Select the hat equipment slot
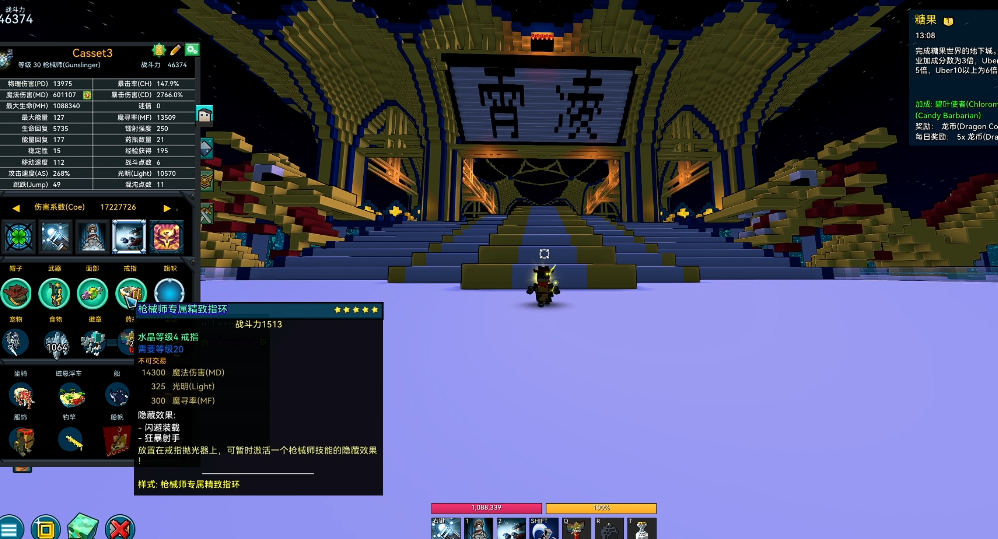The height and width of the screenshot is (539, 998). tap(16, 293)
